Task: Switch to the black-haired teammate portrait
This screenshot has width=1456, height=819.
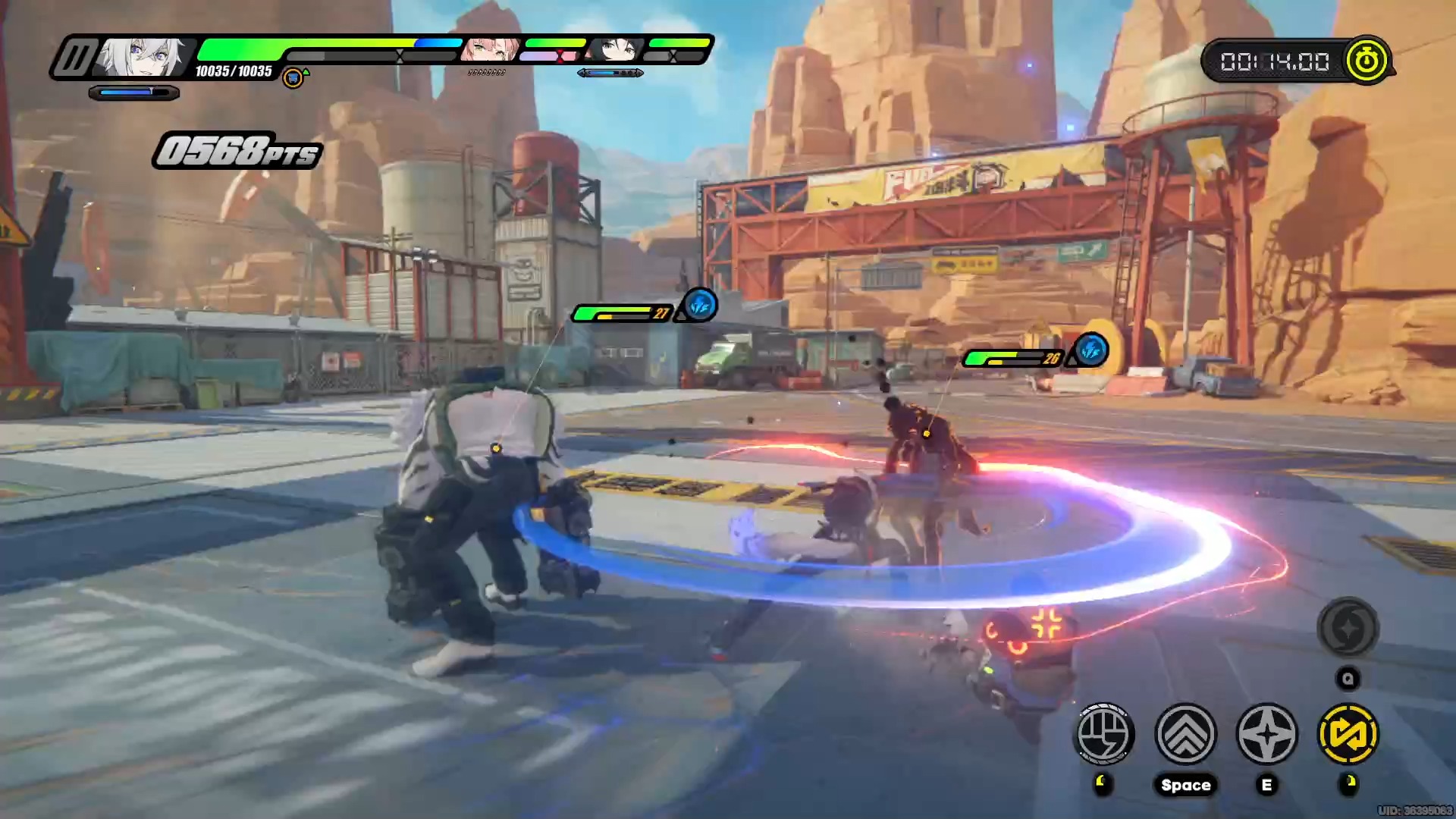Action: click(616, 49)
